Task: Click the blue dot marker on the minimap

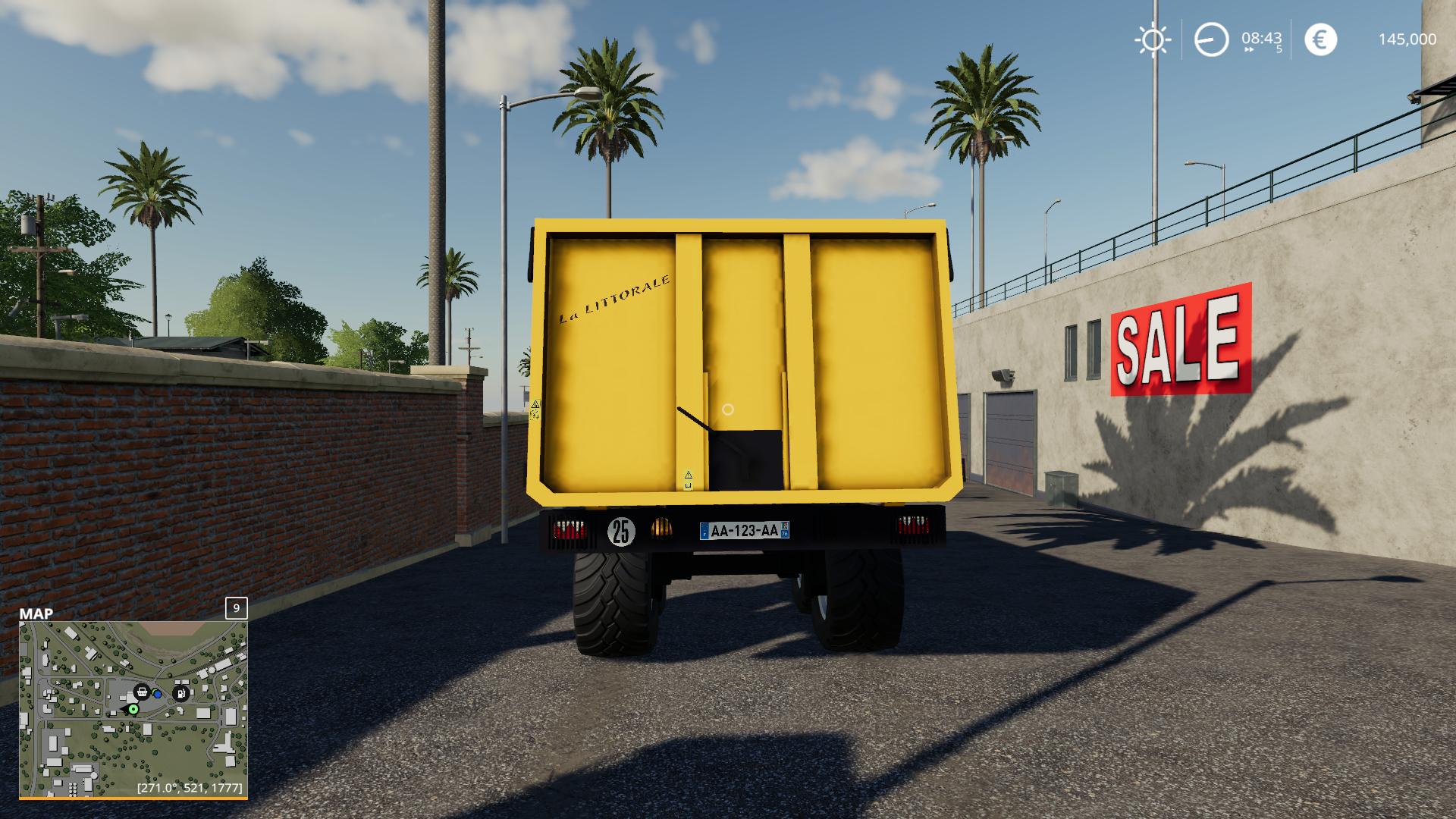Action: 157,693
